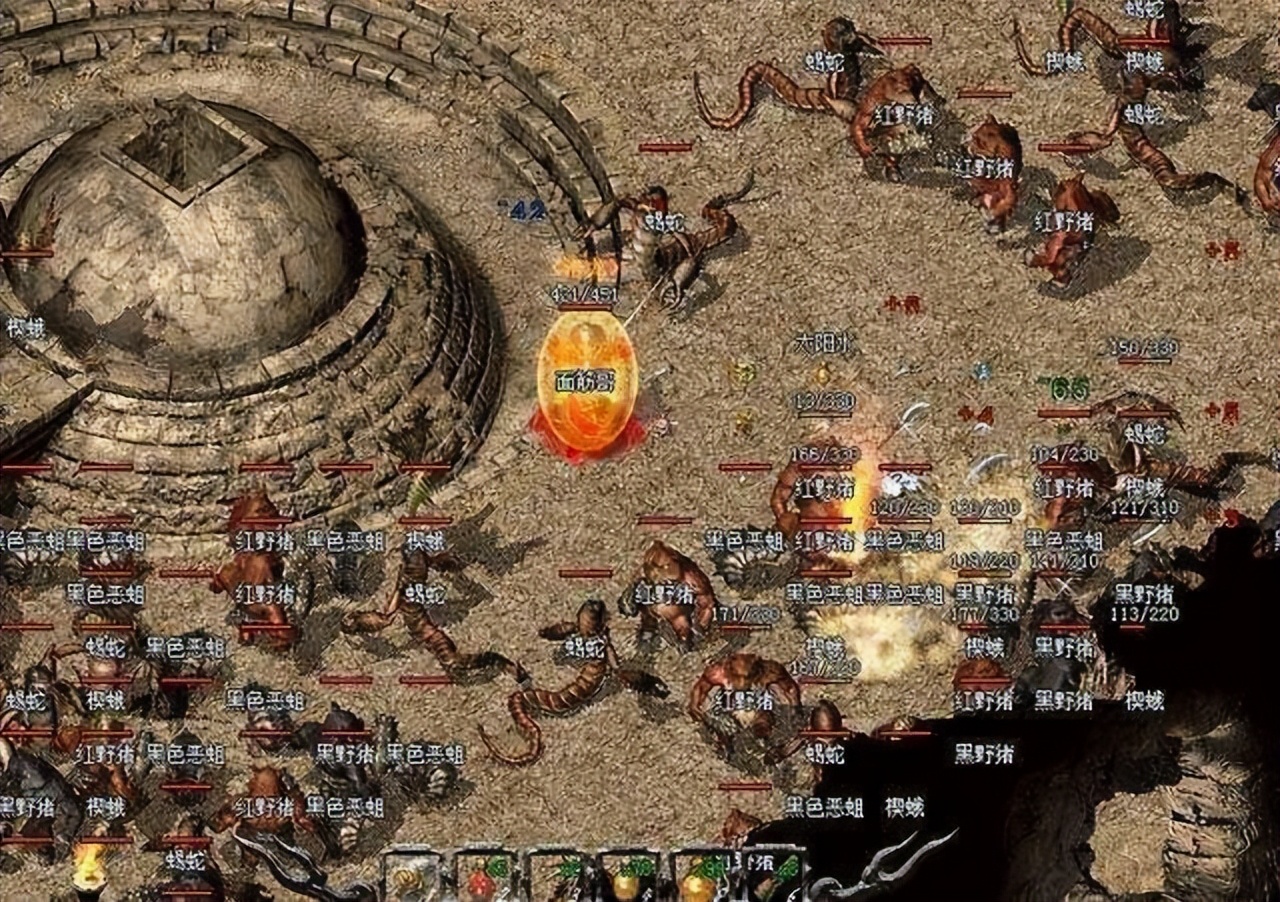
Task: Click the gold potion icon in the hotbar
Action: 624,880
